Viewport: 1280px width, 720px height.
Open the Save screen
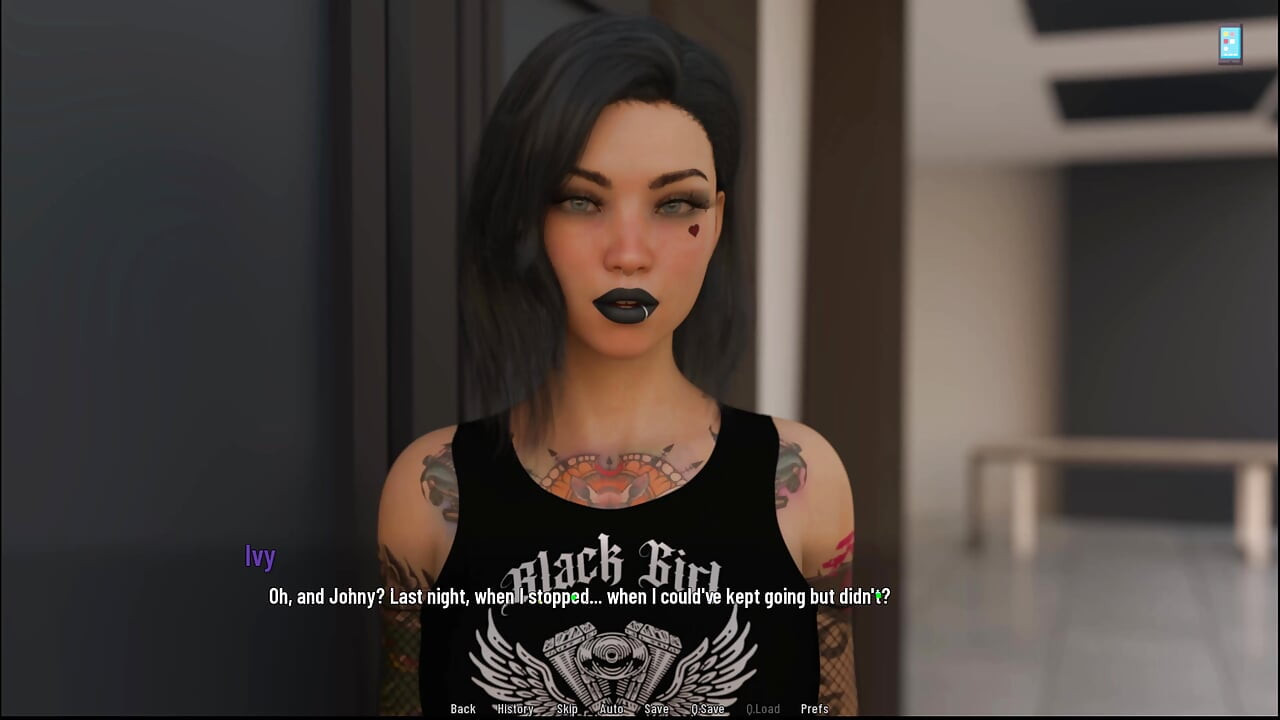click(656, 709)
